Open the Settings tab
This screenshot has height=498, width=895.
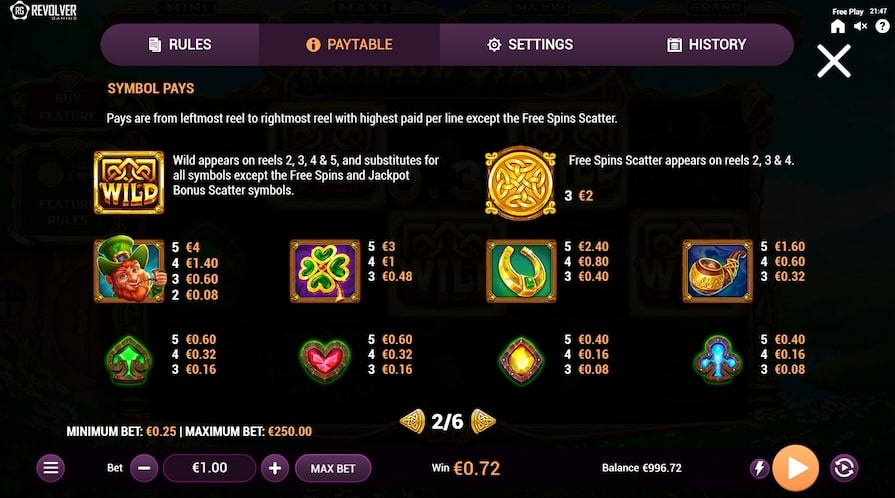pos(530,45)
